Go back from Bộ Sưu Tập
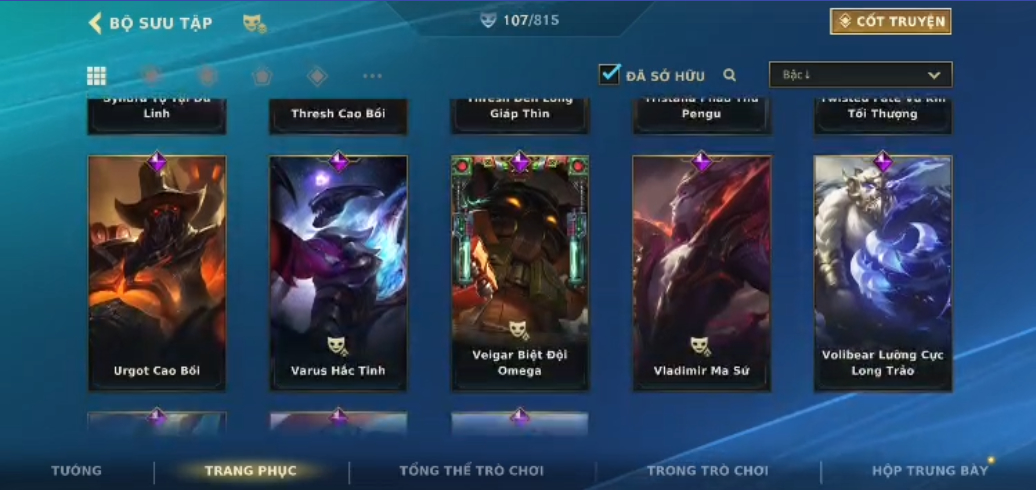1036x490 pixels. [96, 23]
